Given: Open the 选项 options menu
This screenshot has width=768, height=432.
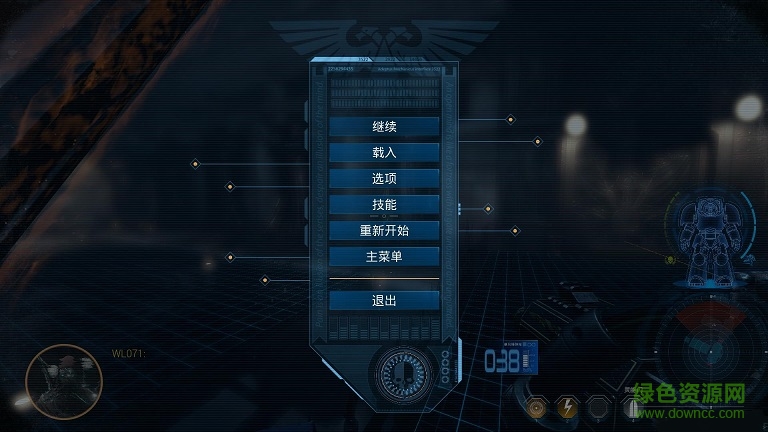Looking at the screenshot, I should (384, 179).
